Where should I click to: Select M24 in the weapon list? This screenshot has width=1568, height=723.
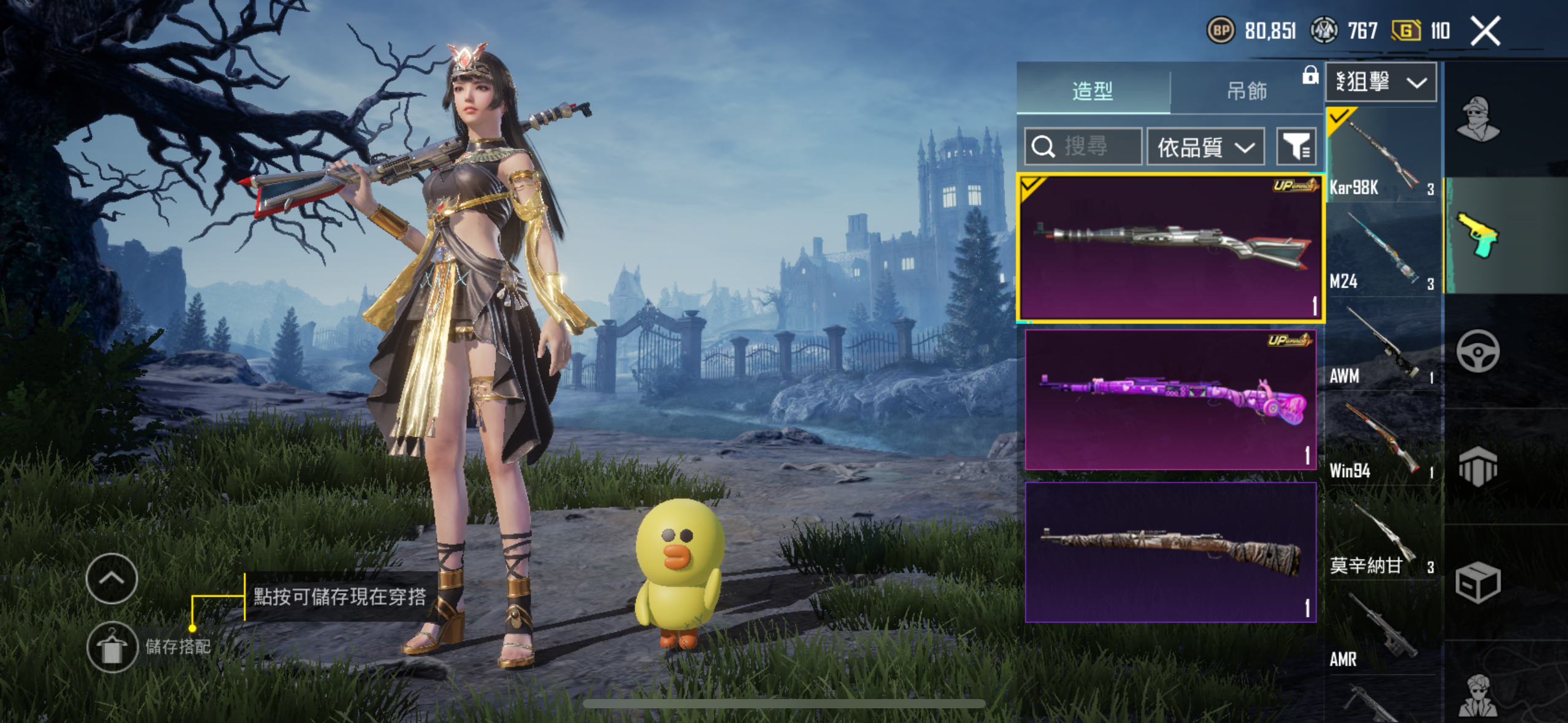click(x=1382, y=251)
